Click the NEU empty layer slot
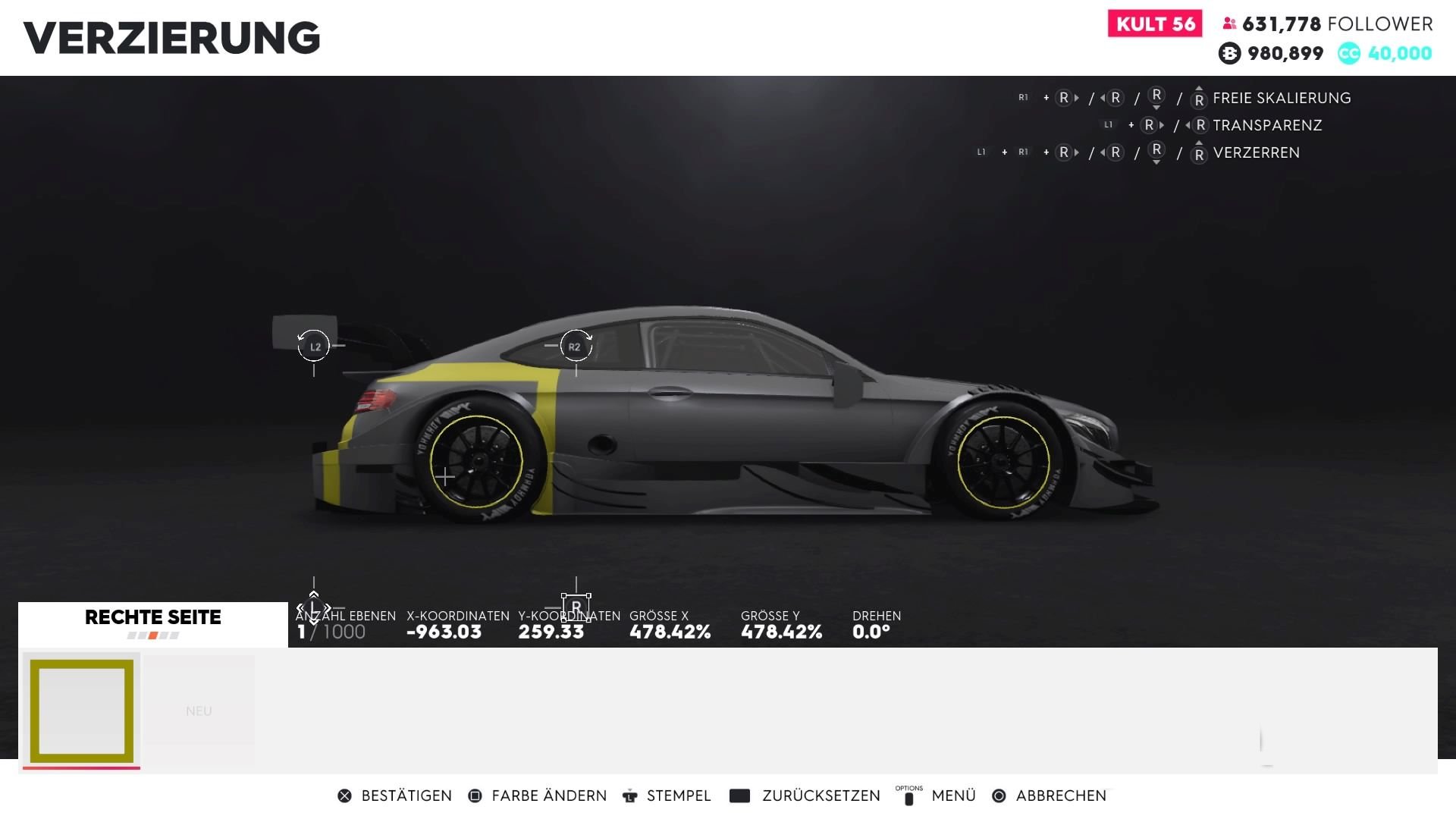Image resolution: width=1456 pixels, height=819 pixels. 199,711
